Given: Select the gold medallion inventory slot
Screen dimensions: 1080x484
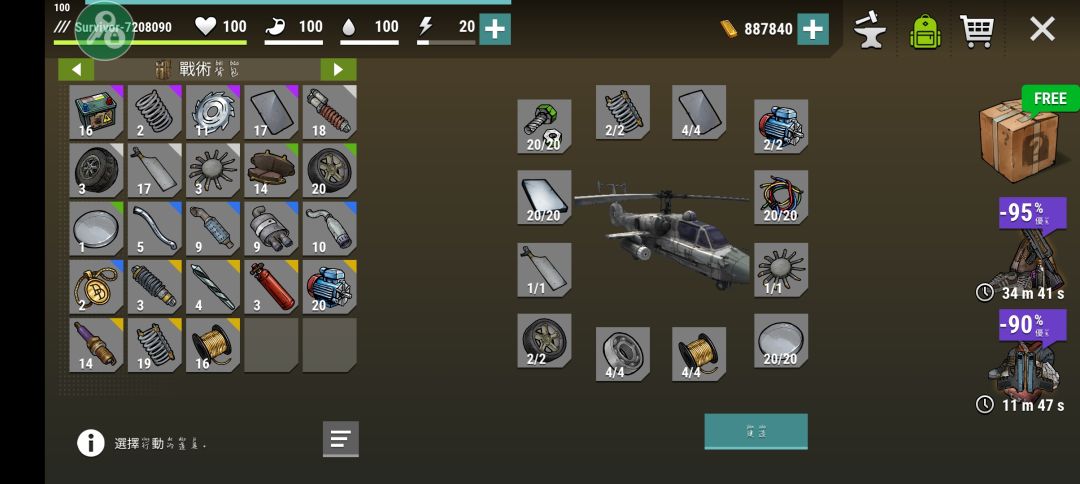Looking at the screenshot, I should tap(96, 287).
